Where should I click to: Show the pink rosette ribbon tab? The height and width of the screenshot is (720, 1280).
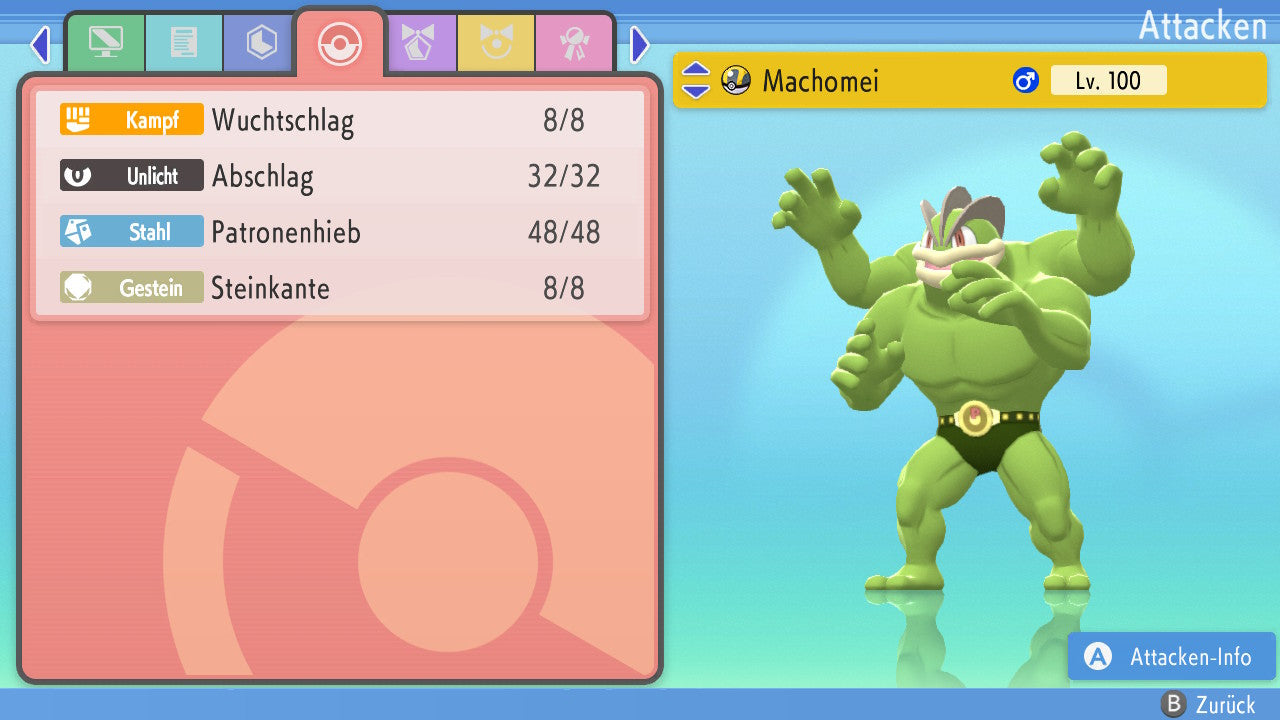[575, 43]
